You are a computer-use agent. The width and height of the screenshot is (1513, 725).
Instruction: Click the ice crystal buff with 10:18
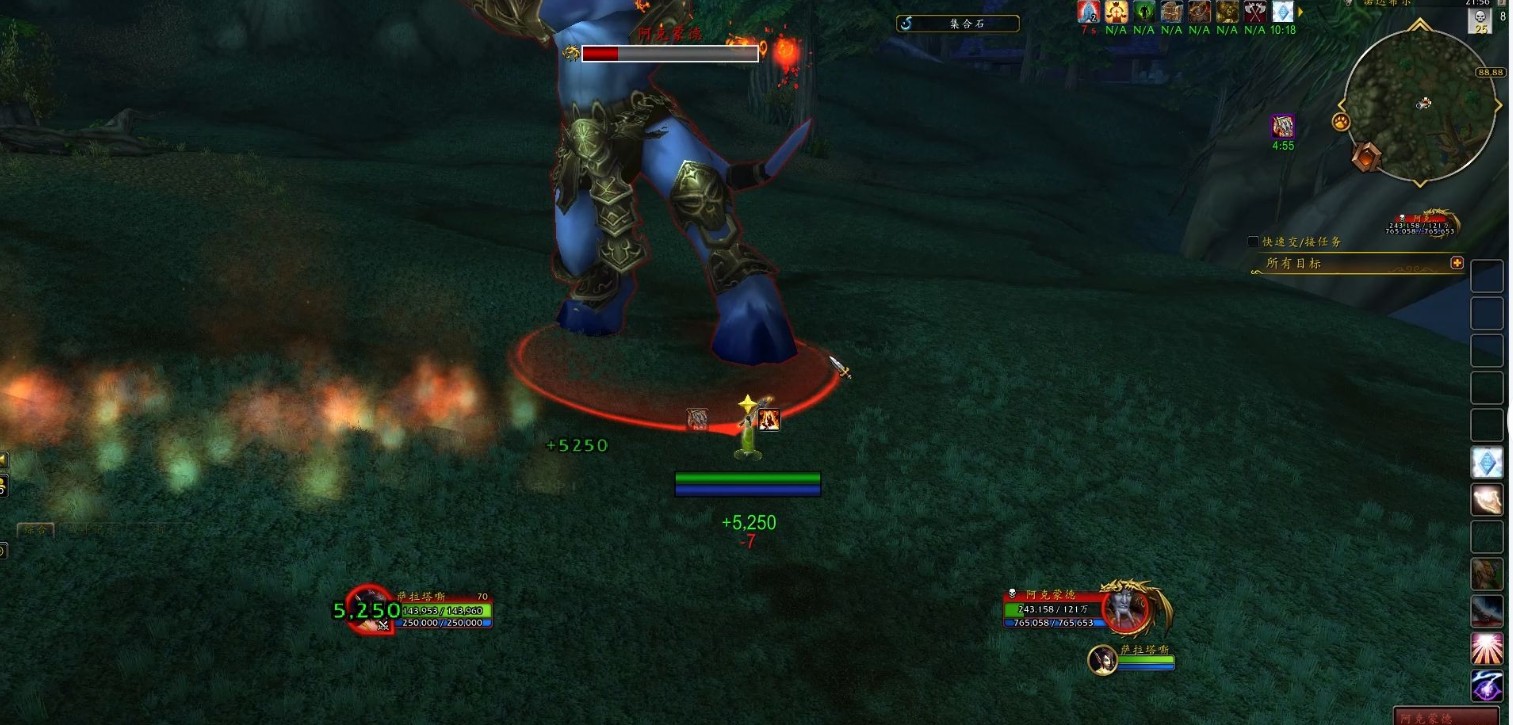(x=1282, y=12)
